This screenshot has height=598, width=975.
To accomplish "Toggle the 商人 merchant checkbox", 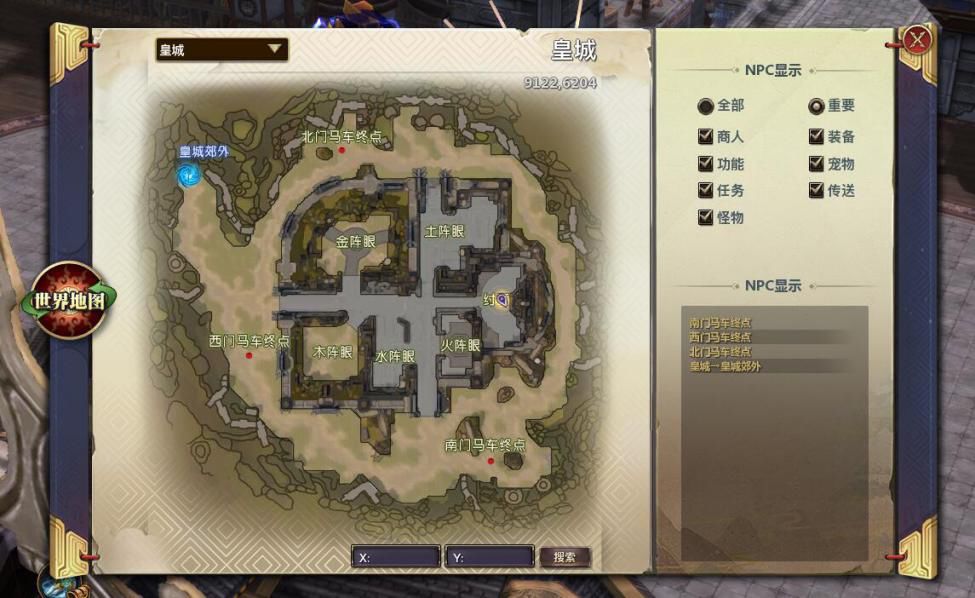I will (706, 137).
